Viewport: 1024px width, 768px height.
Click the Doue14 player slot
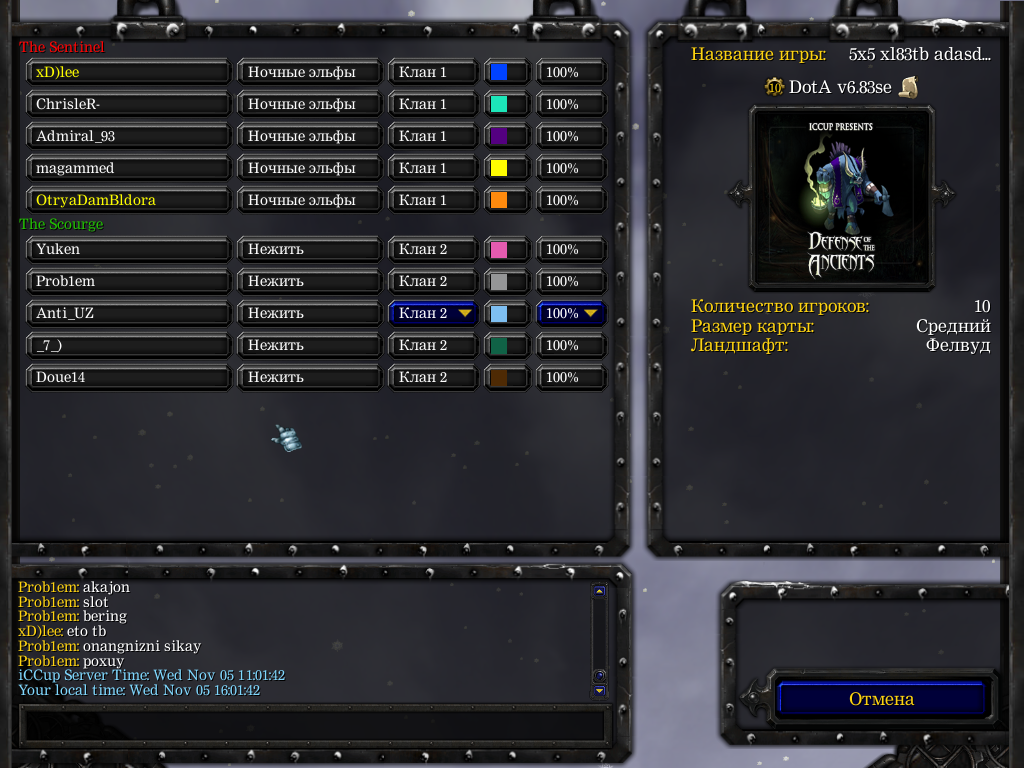click(x=128, y=377)
